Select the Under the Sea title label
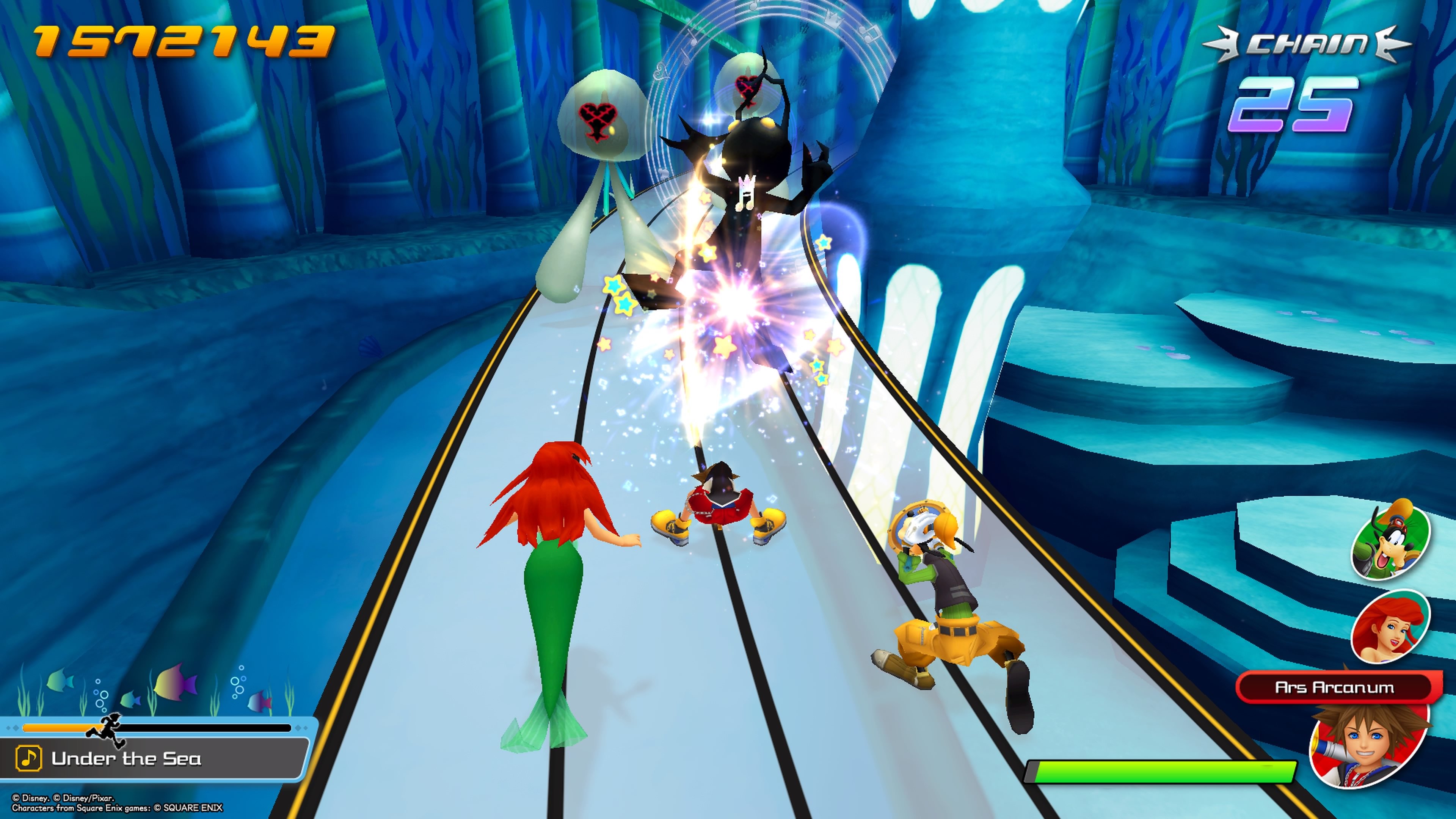Viewport: 1456px width, 819px height. pos(129,759)
